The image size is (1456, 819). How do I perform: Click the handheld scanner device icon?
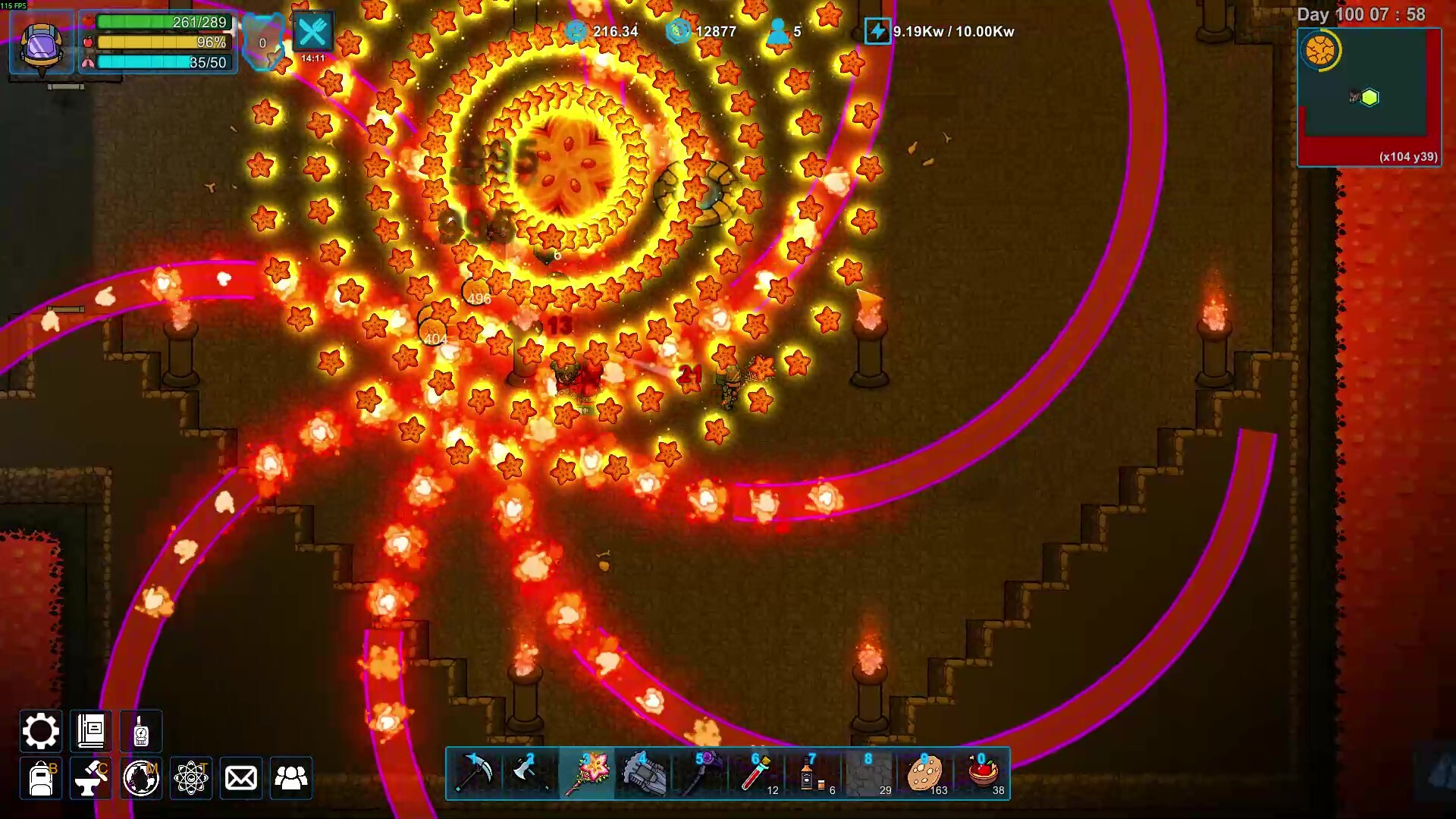click(x=141, y=731)
